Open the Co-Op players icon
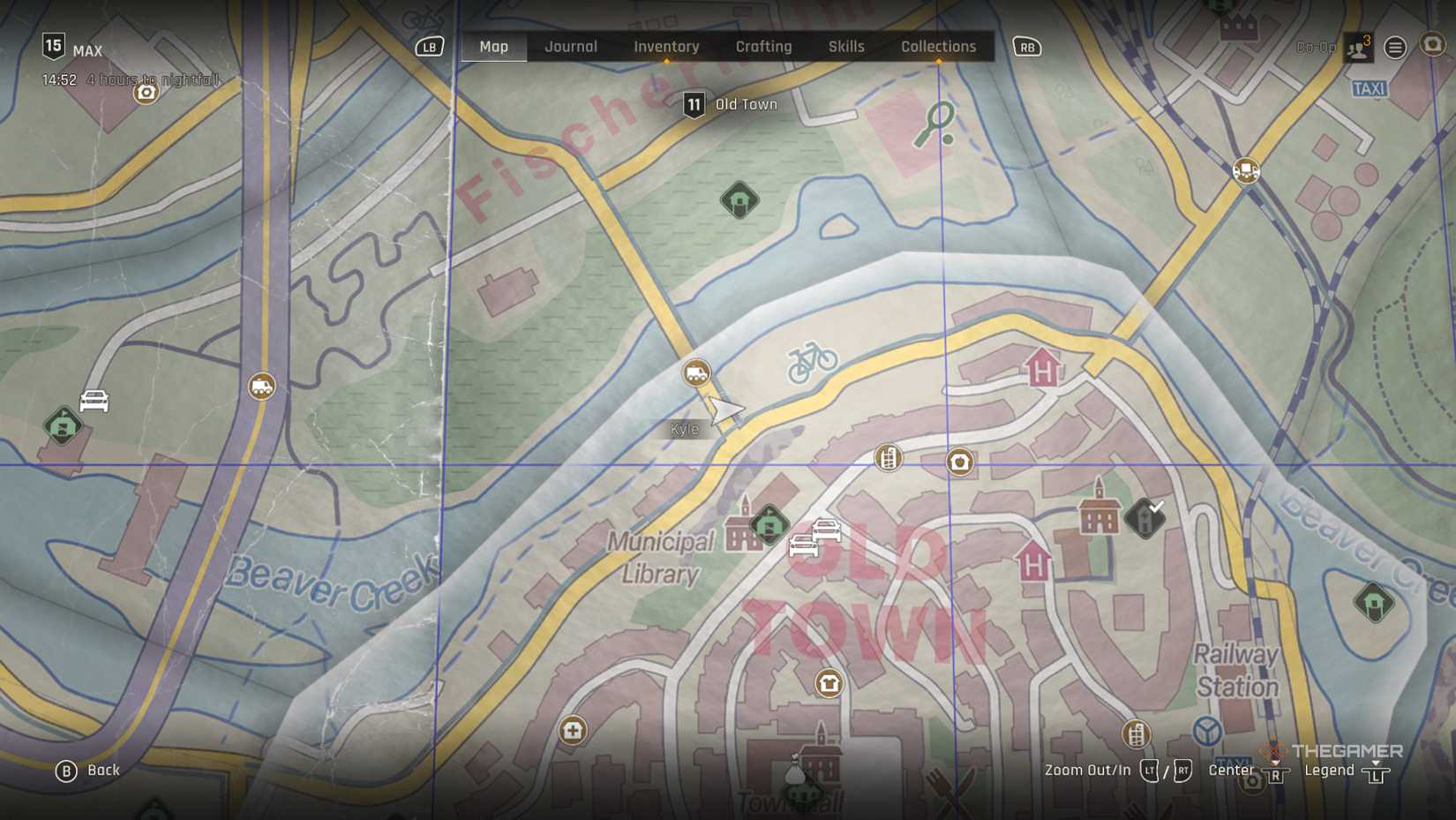 (1358, 48)
